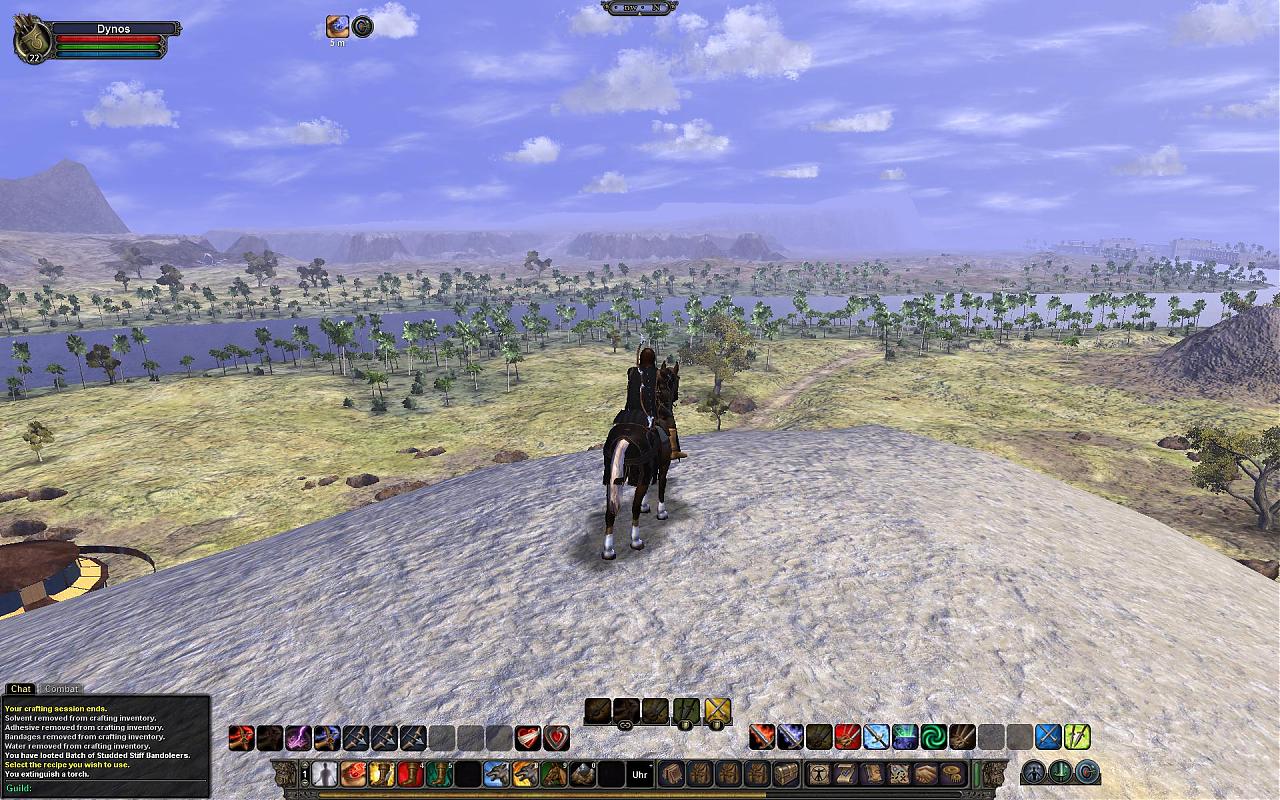1280x800 pixels.
Task: Click the hand buff icon with 5 m timer
Action: click(338, 27)
